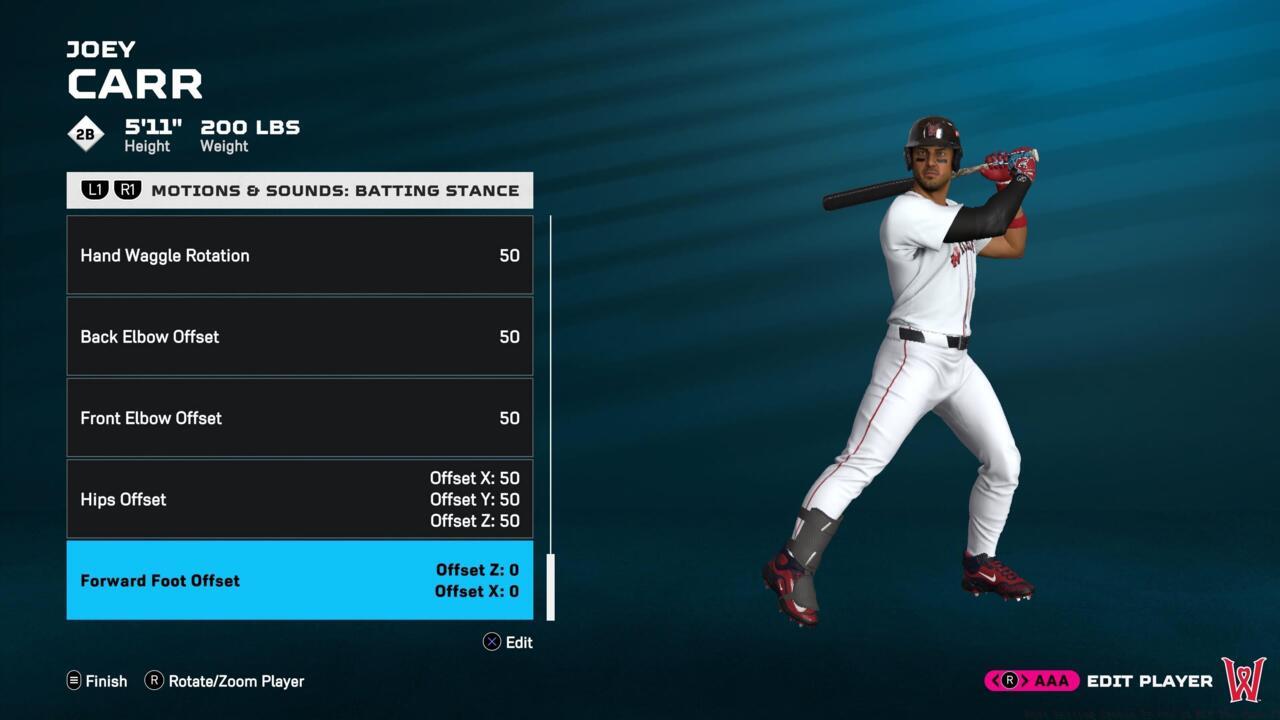Viewport: 1280px width, 720px height.
Task: Select the 2B position badge
Action: (x=85, y=133)
